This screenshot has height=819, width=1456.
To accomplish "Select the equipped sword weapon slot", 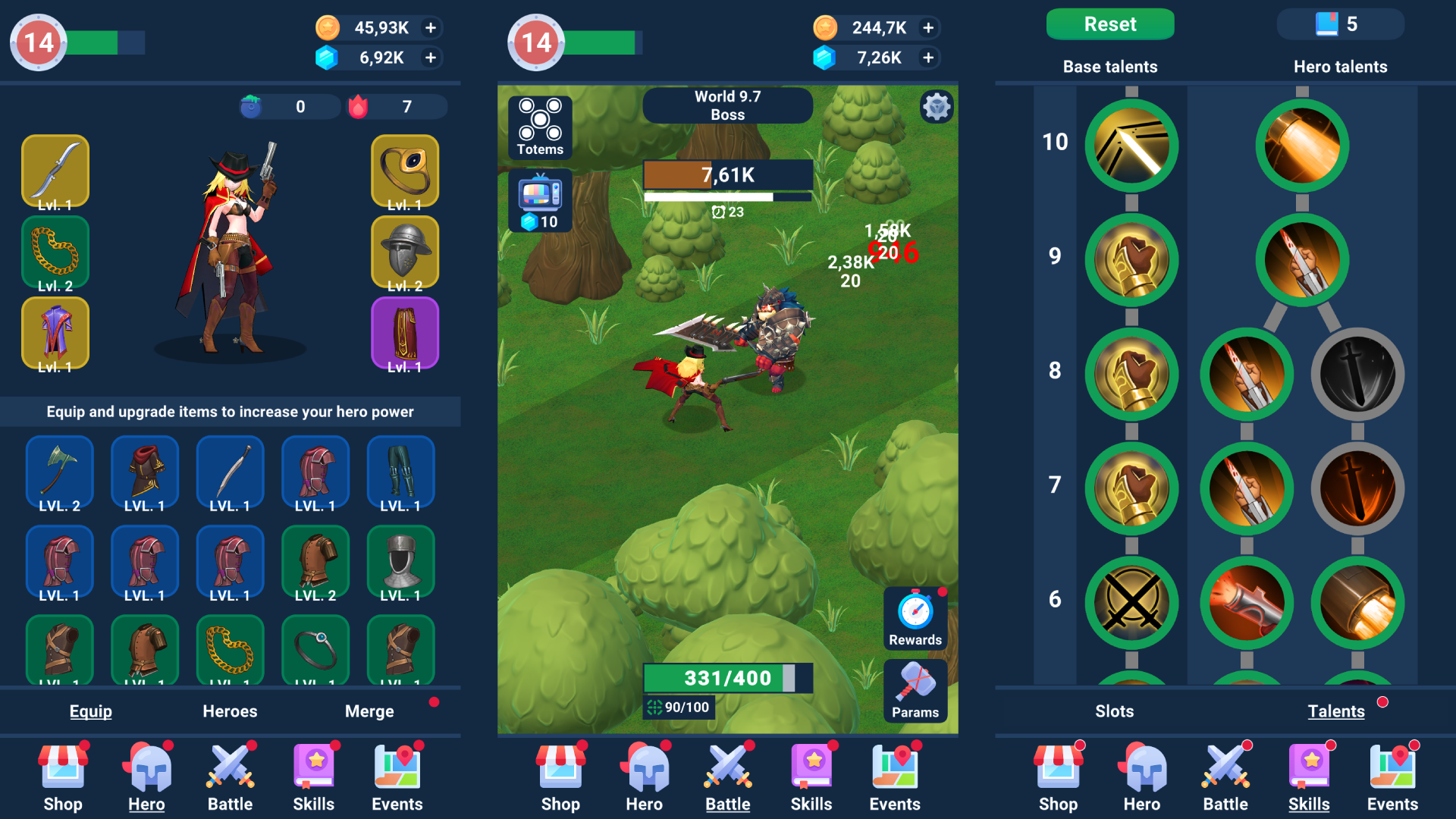I will click(55, 171).
